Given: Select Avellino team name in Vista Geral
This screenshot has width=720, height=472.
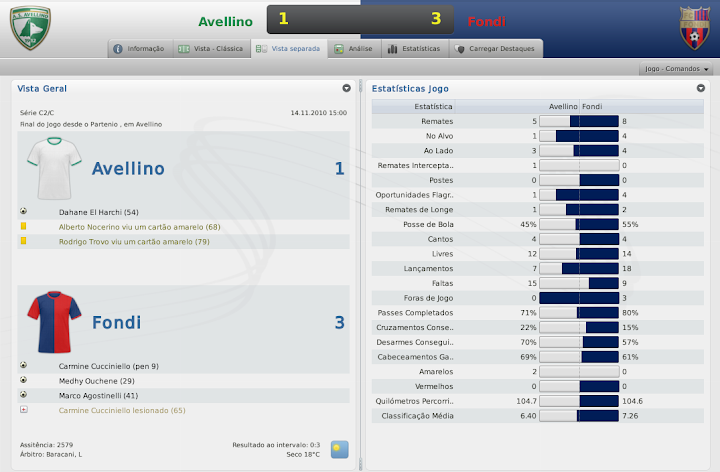Looking at the screenshot, I should [x=128, y=169].
